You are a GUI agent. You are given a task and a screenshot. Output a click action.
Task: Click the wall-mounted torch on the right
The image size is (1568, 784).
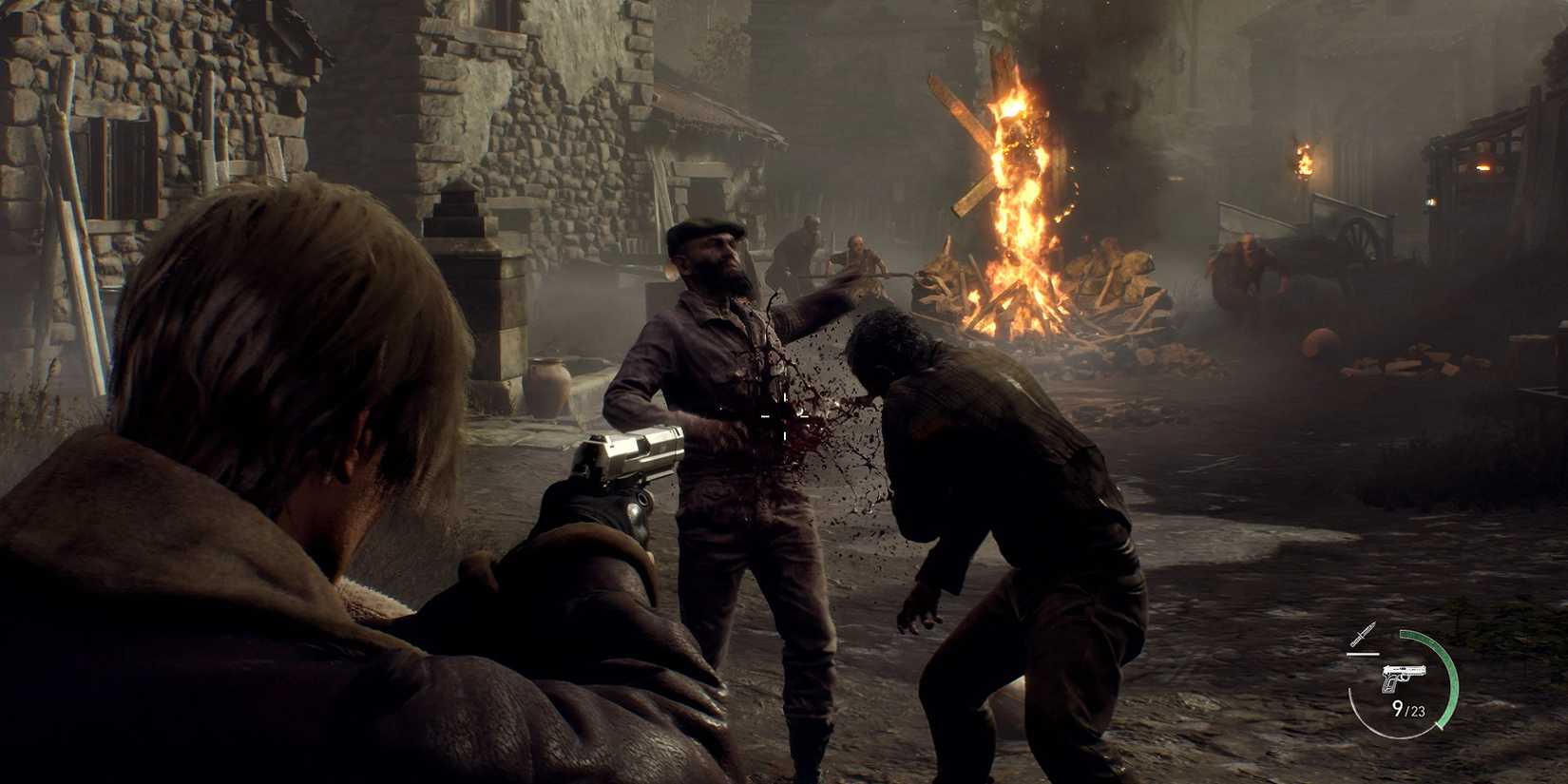pos(1306,162)
